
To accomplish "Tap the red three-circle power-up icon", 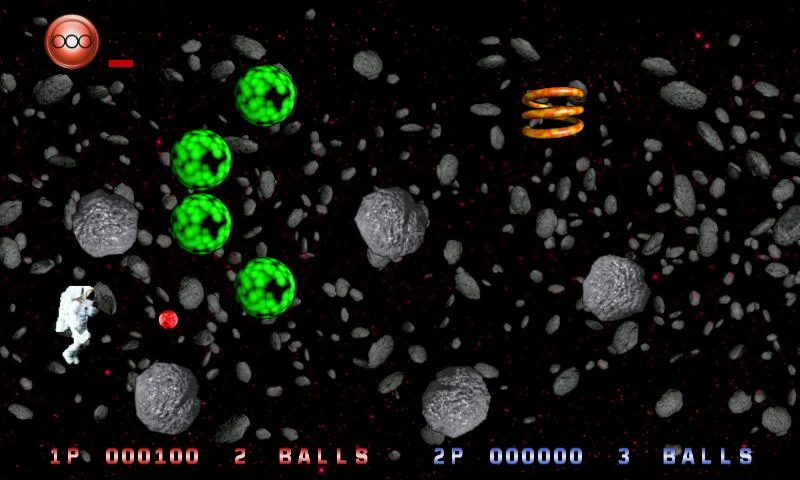I will pyautogui.click(x=72, y=42).
